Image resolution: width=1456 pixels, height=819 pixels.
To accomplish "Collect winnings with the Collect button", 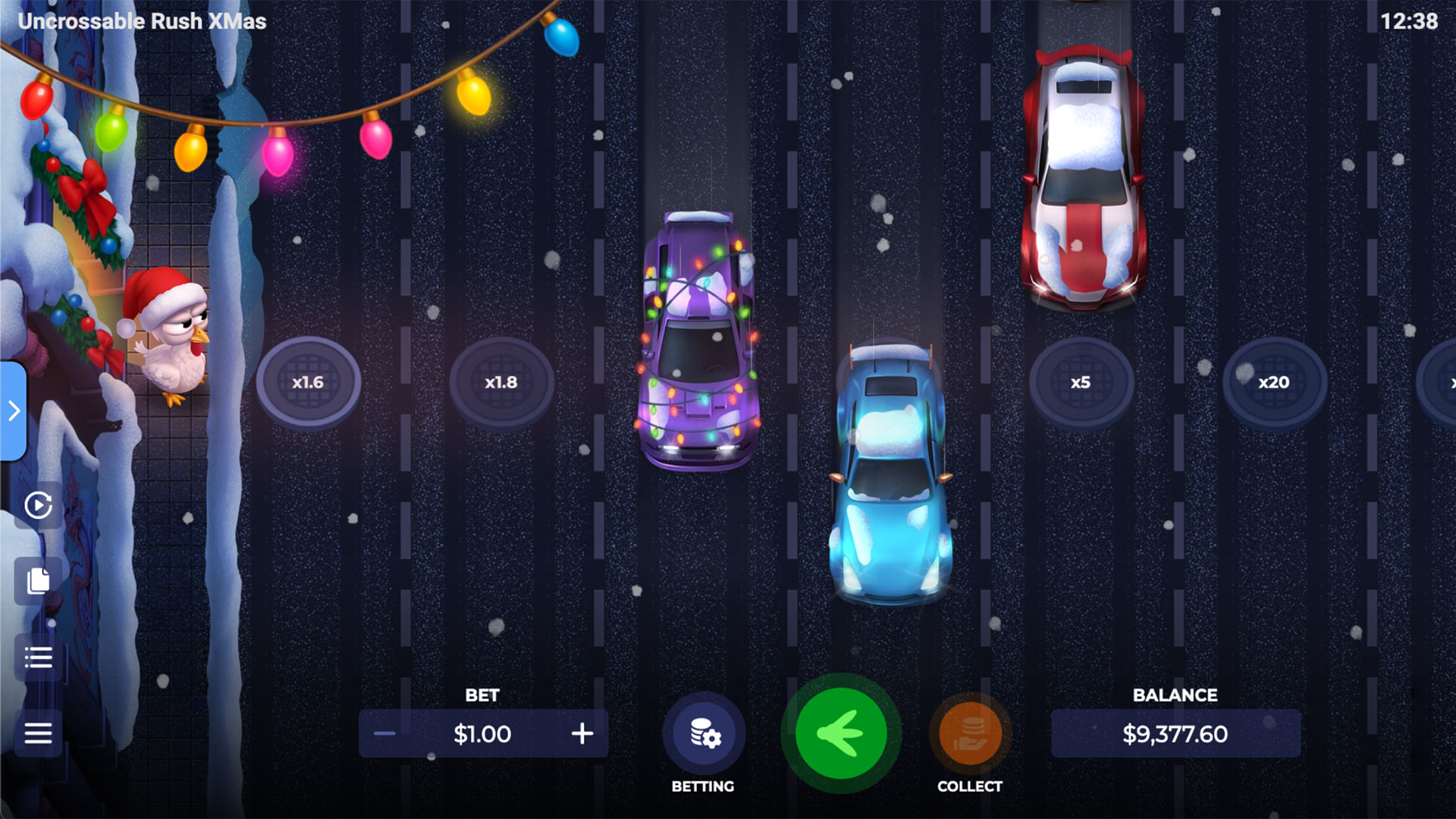I will [x=970, y=734].
